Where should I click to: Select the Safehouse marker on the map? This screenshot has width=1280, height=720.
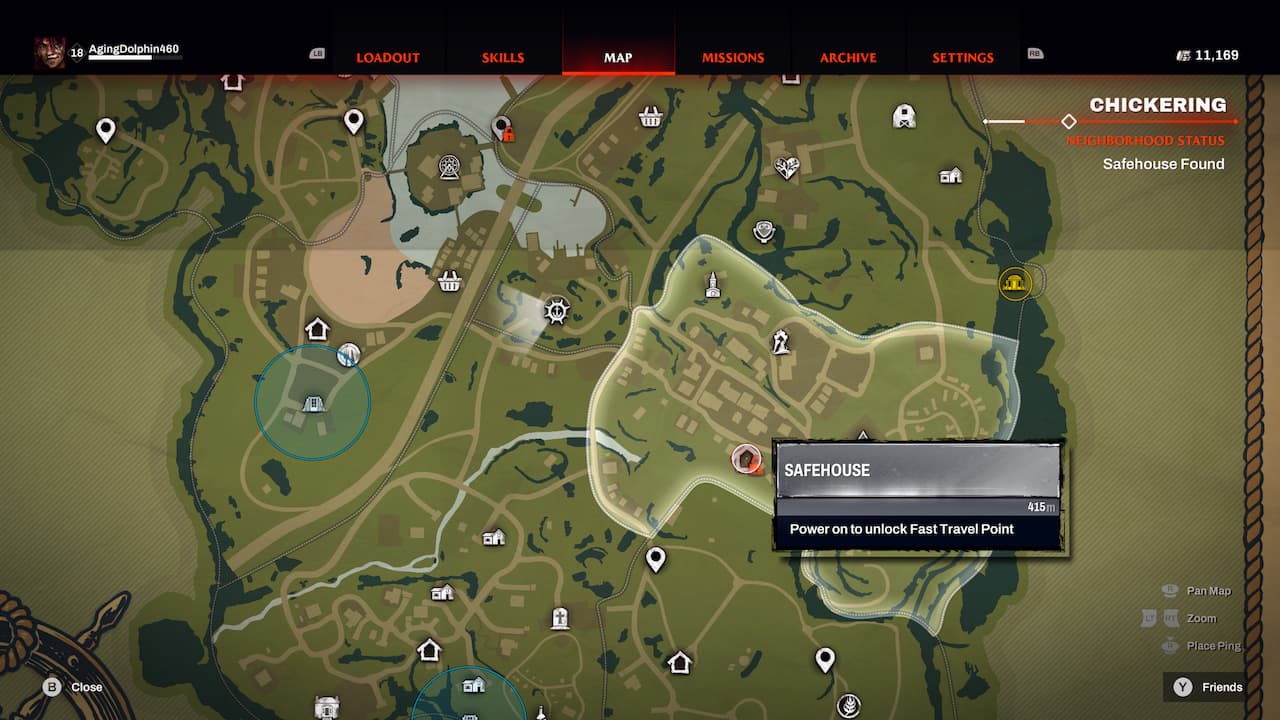coord(745,459)
